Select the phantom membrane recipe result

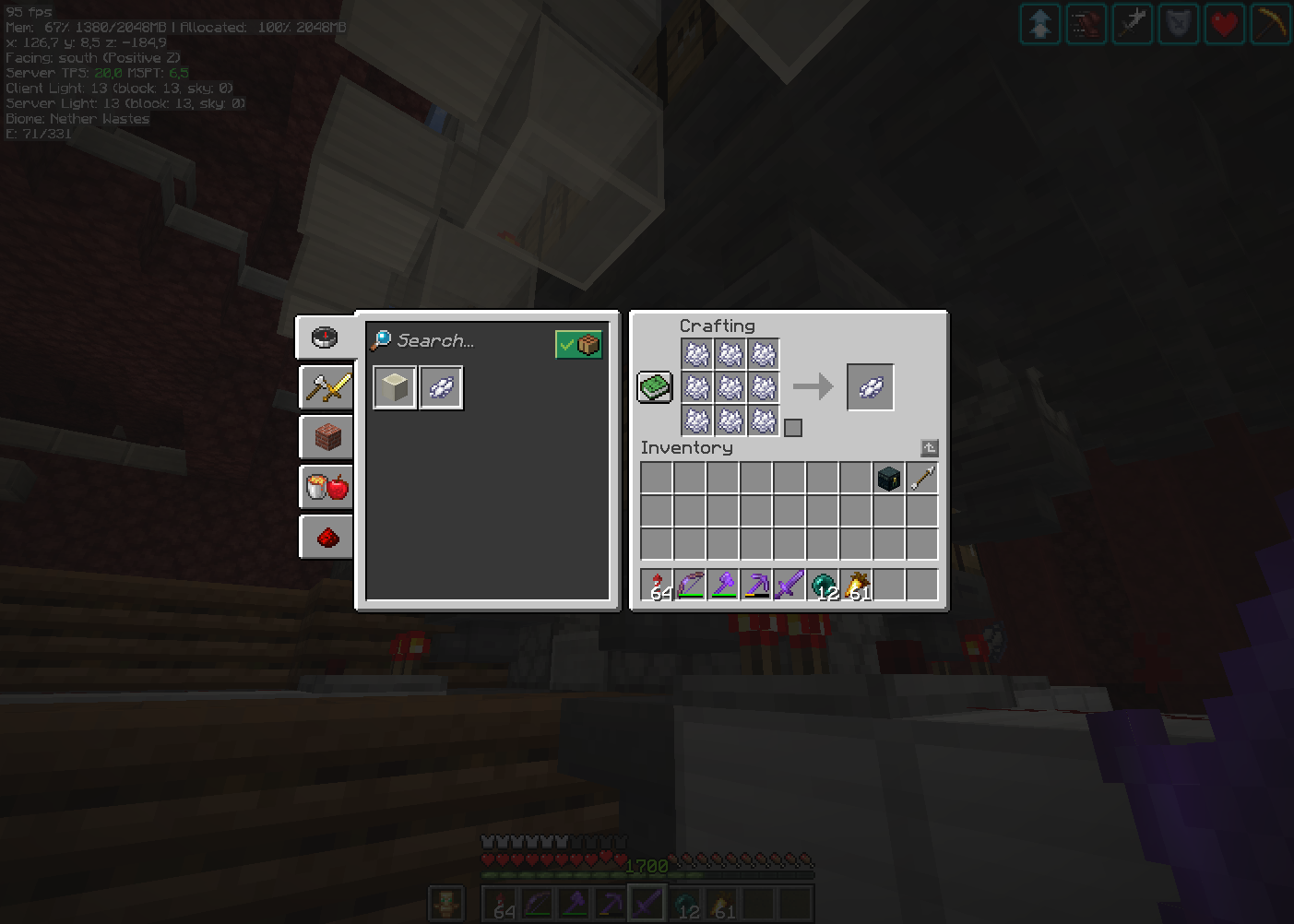[x=441, y=387]
